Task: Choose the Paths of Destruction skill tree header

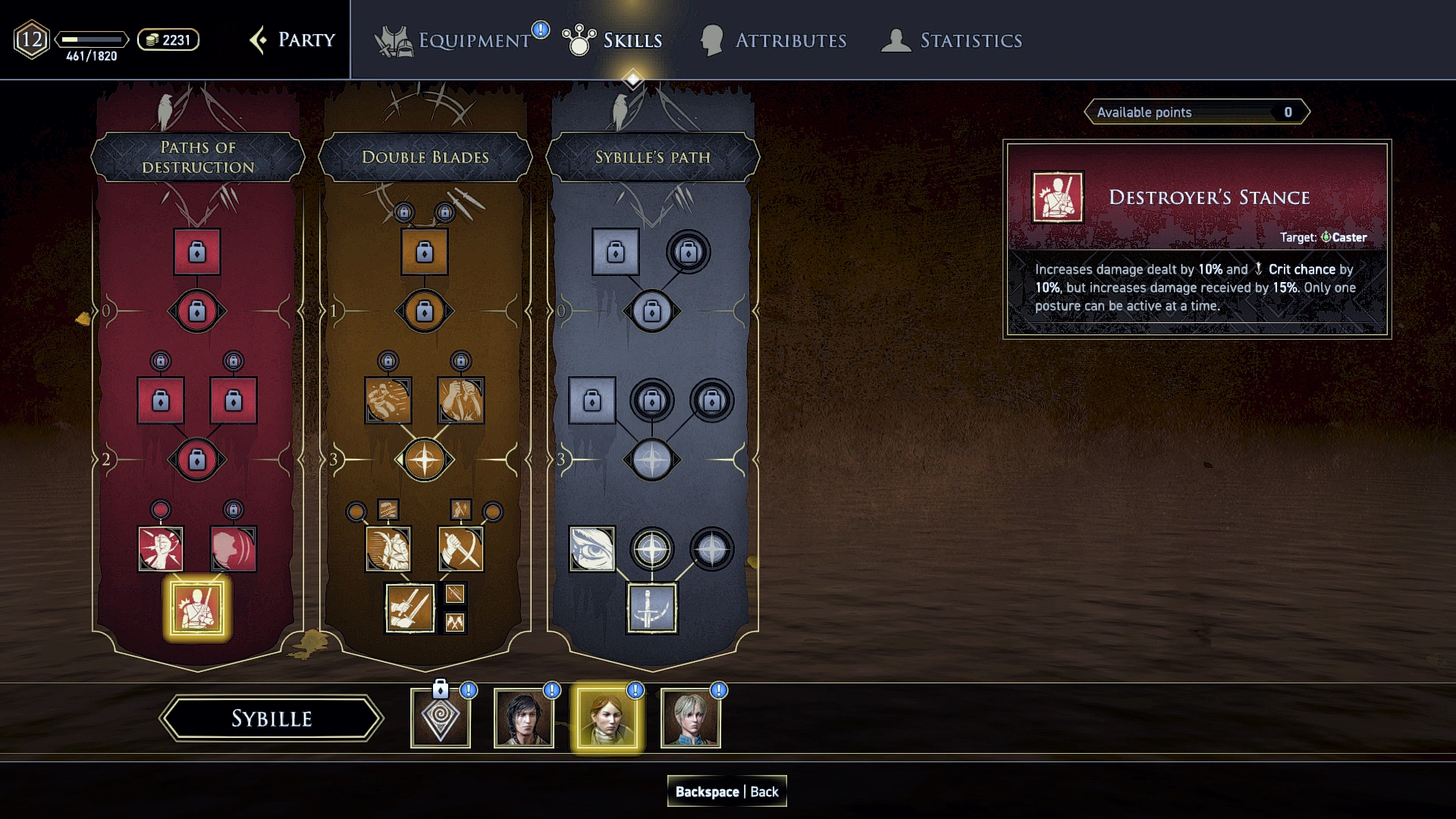Action: [x=198, y=157]
